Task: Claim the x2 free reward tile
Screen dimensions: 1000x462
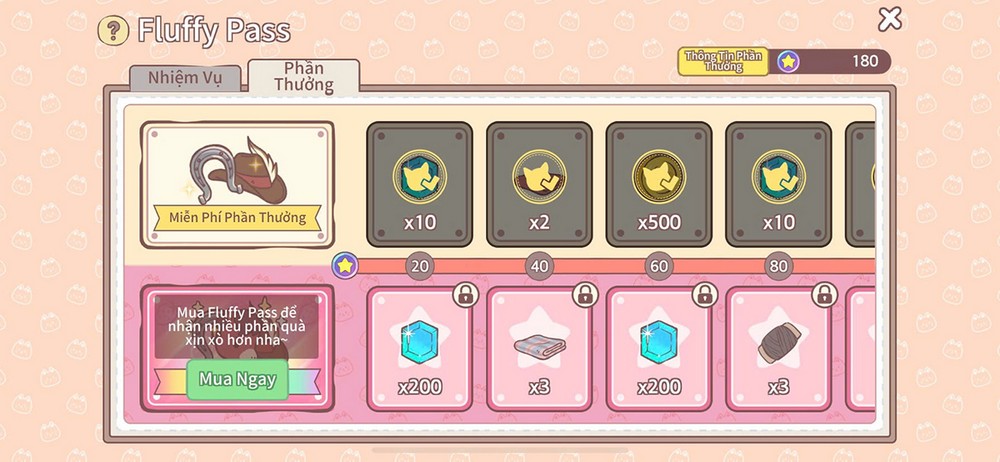Action: click(539, 184)
